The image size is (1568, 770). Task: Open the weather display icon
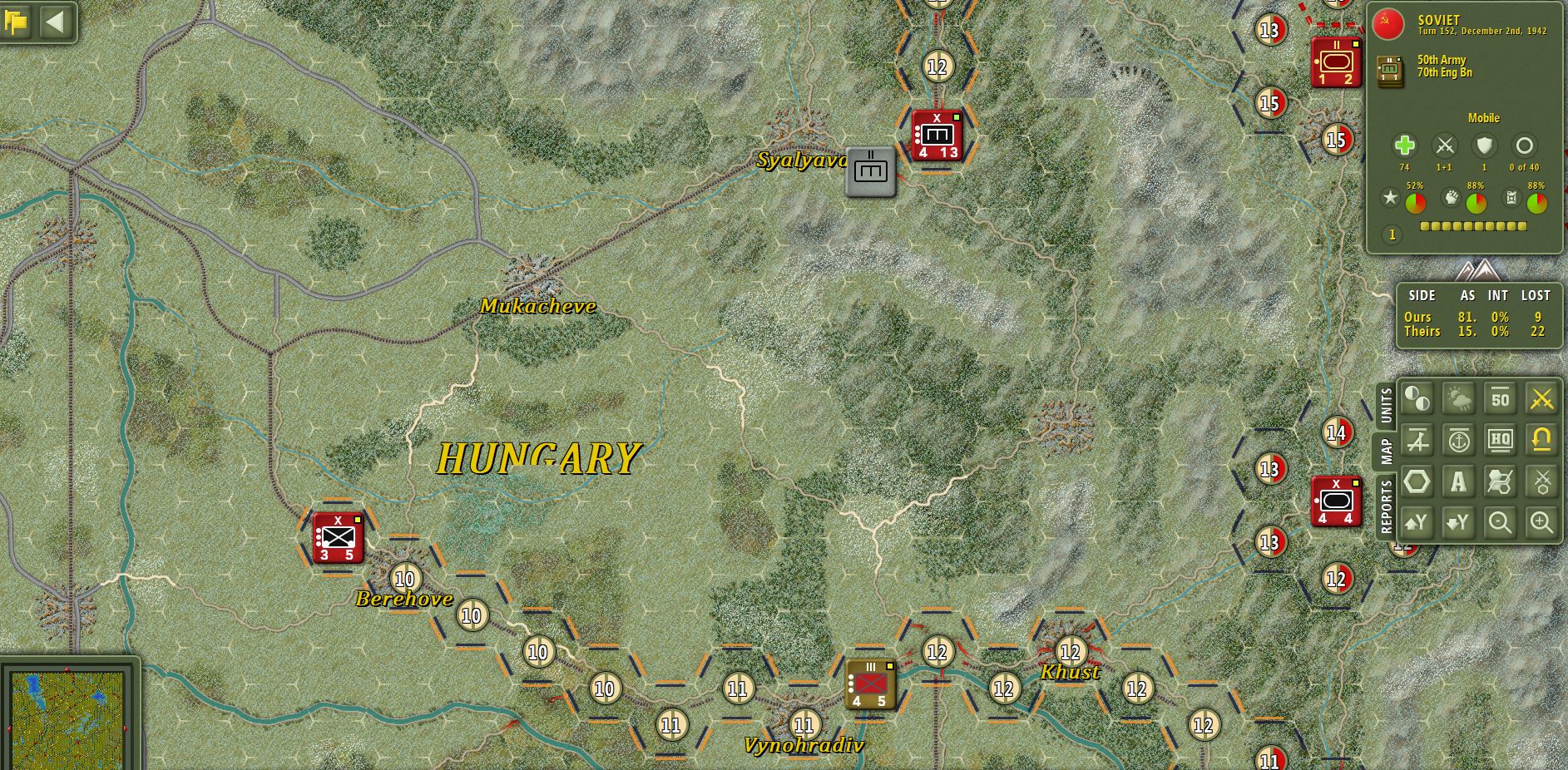click(1459, 398)
